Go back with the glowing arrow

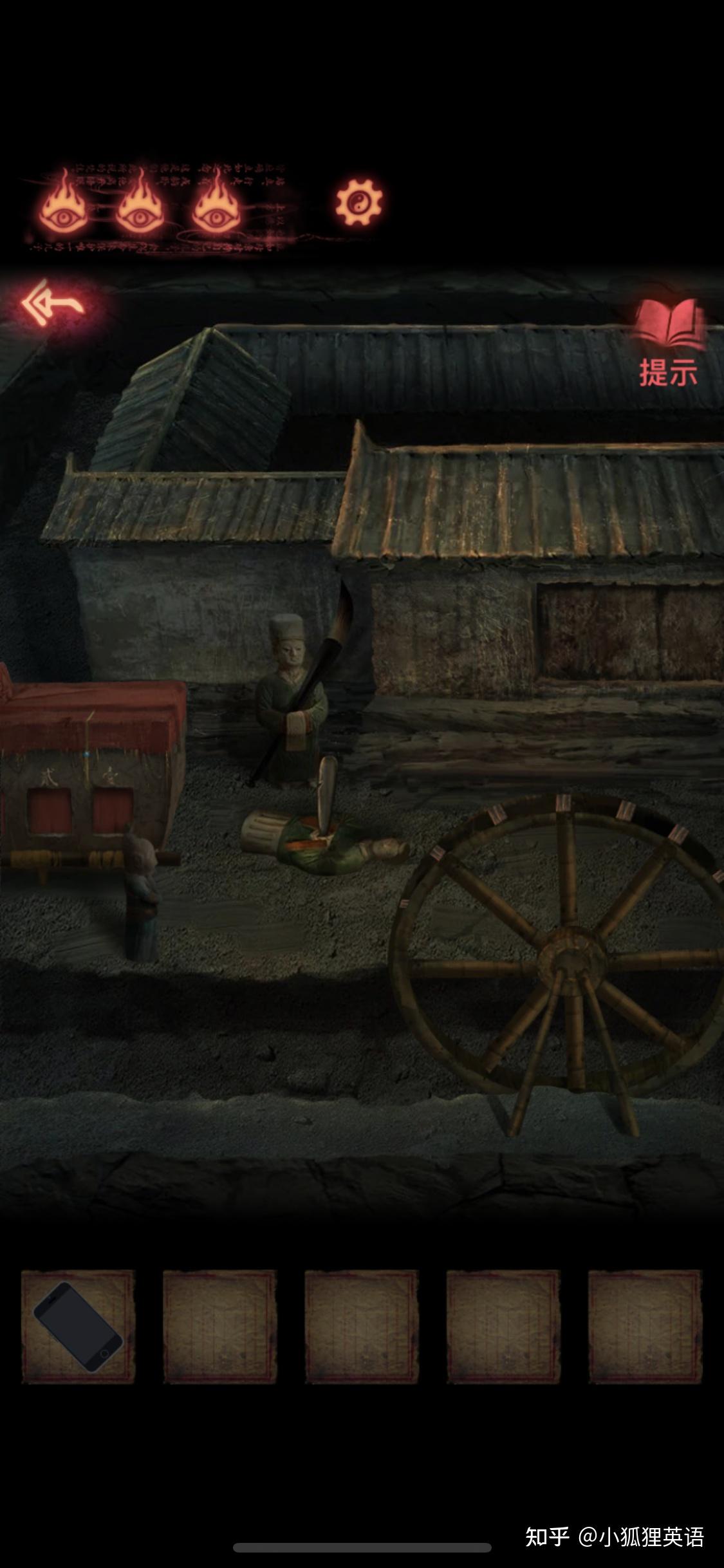pyautogui.click(x=53, y=303)
